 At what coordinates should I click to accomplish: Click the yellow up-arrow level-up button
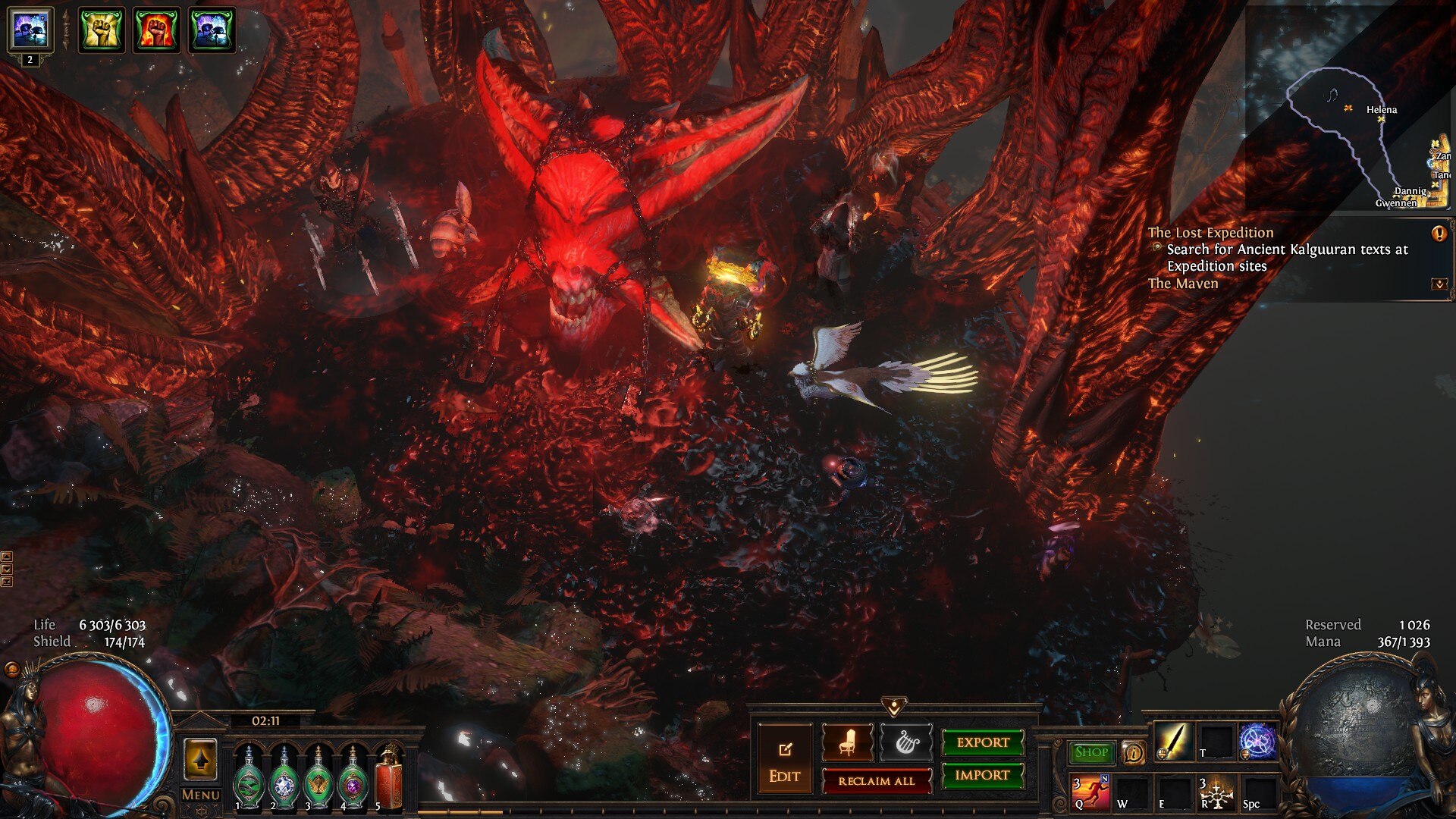point(200,760)
